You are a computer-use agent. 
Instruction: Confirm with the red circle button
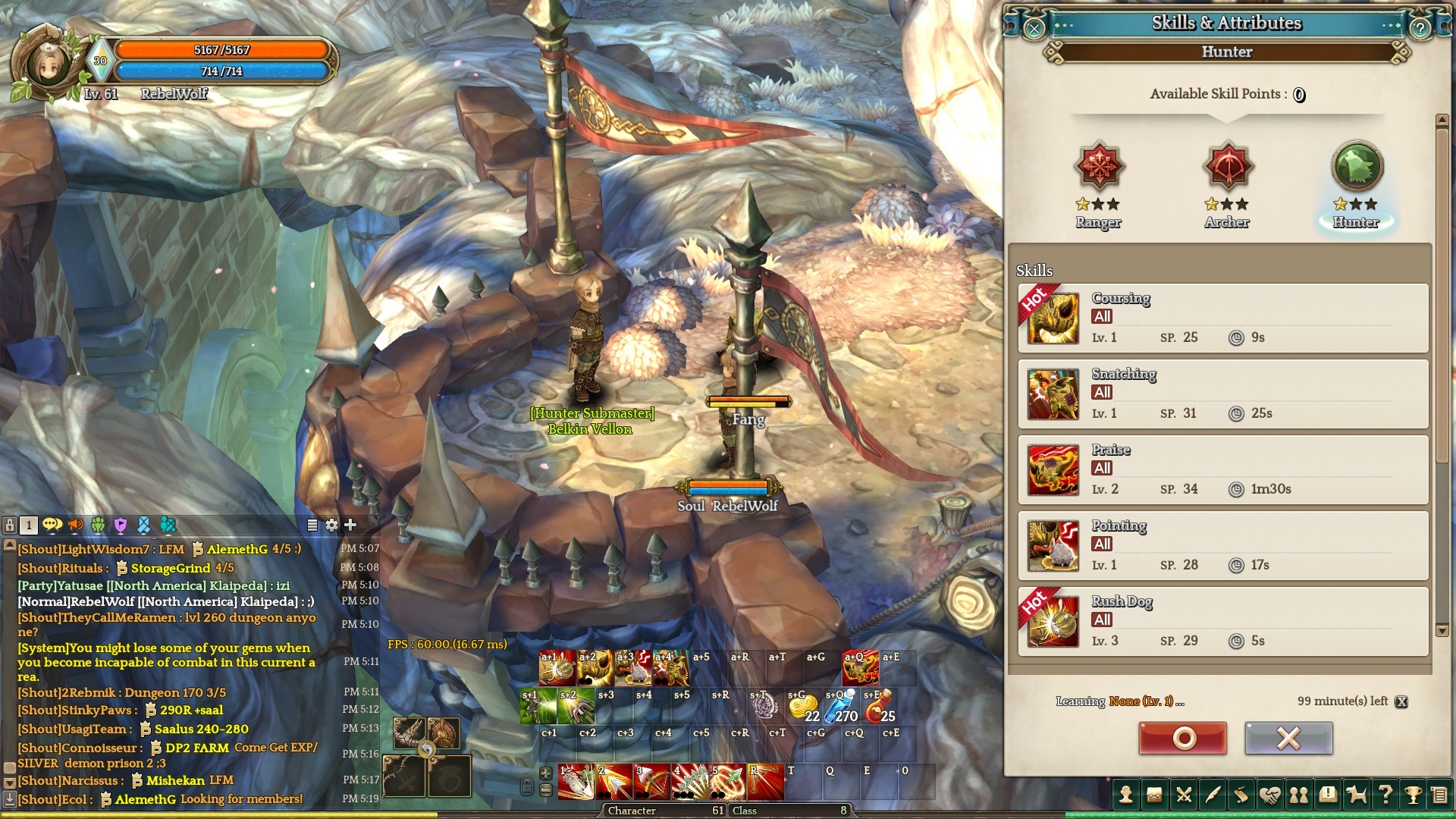pyautogui.click(x=1182, y=738)
